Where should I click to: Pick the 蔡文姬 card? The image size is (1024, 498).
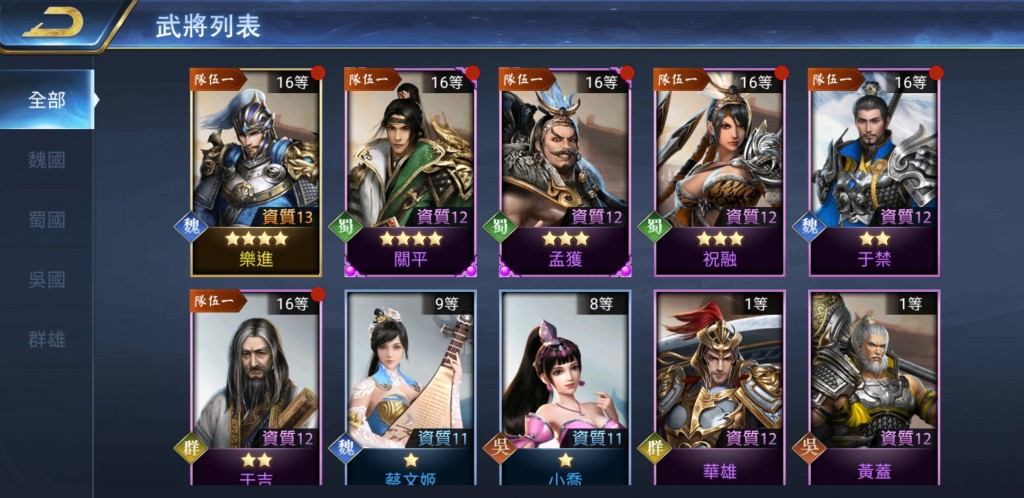point(411,389)
